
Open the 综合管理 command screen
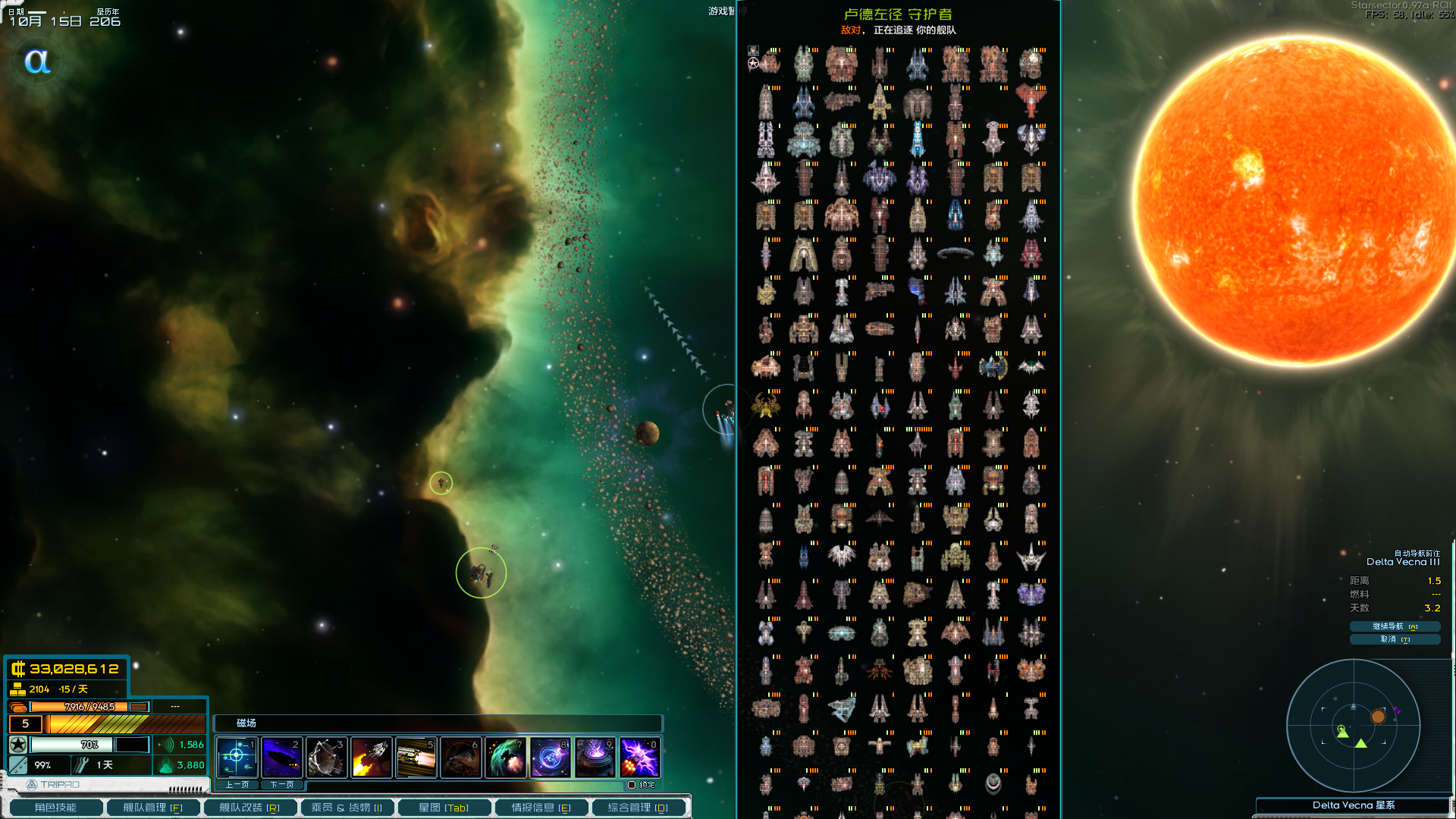coord(638,808)
